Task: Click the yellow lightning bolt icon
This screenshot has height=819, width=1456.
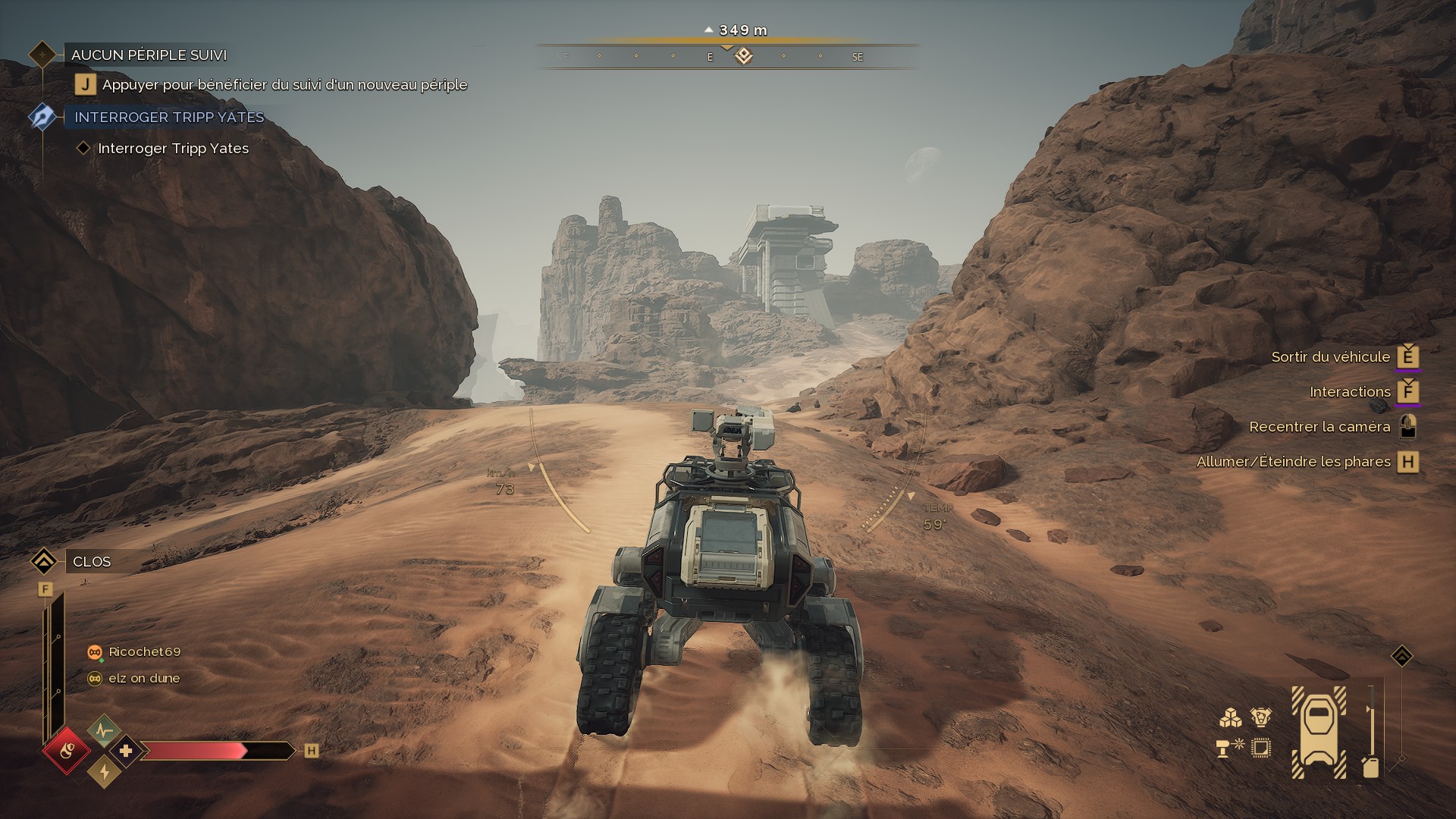Action: click(x=104, y=772)
